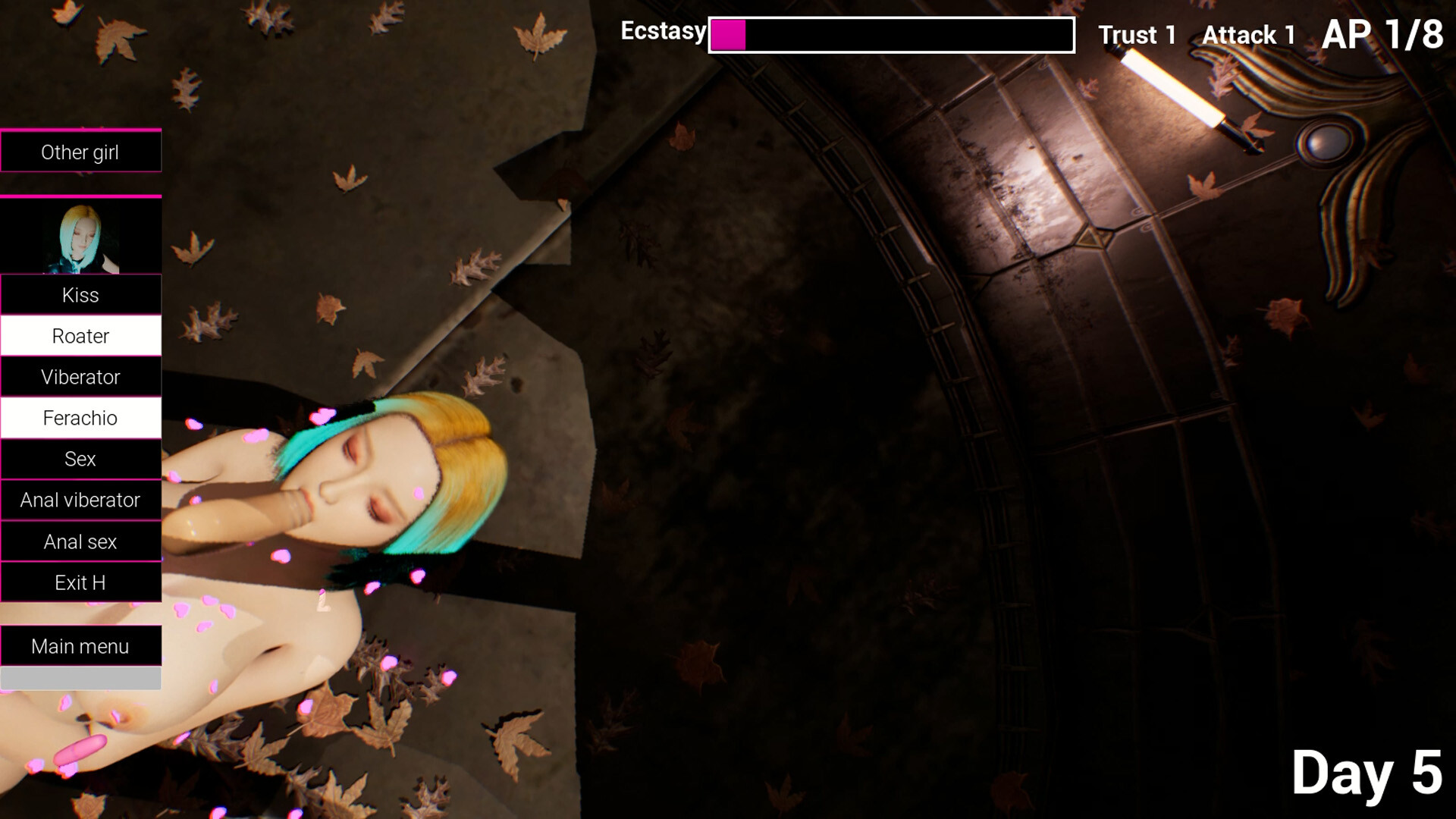Click the Ecstasy label text
The width and height of the screenshot is (1456, 819).
pyautogui.click(x=663, y=32)
